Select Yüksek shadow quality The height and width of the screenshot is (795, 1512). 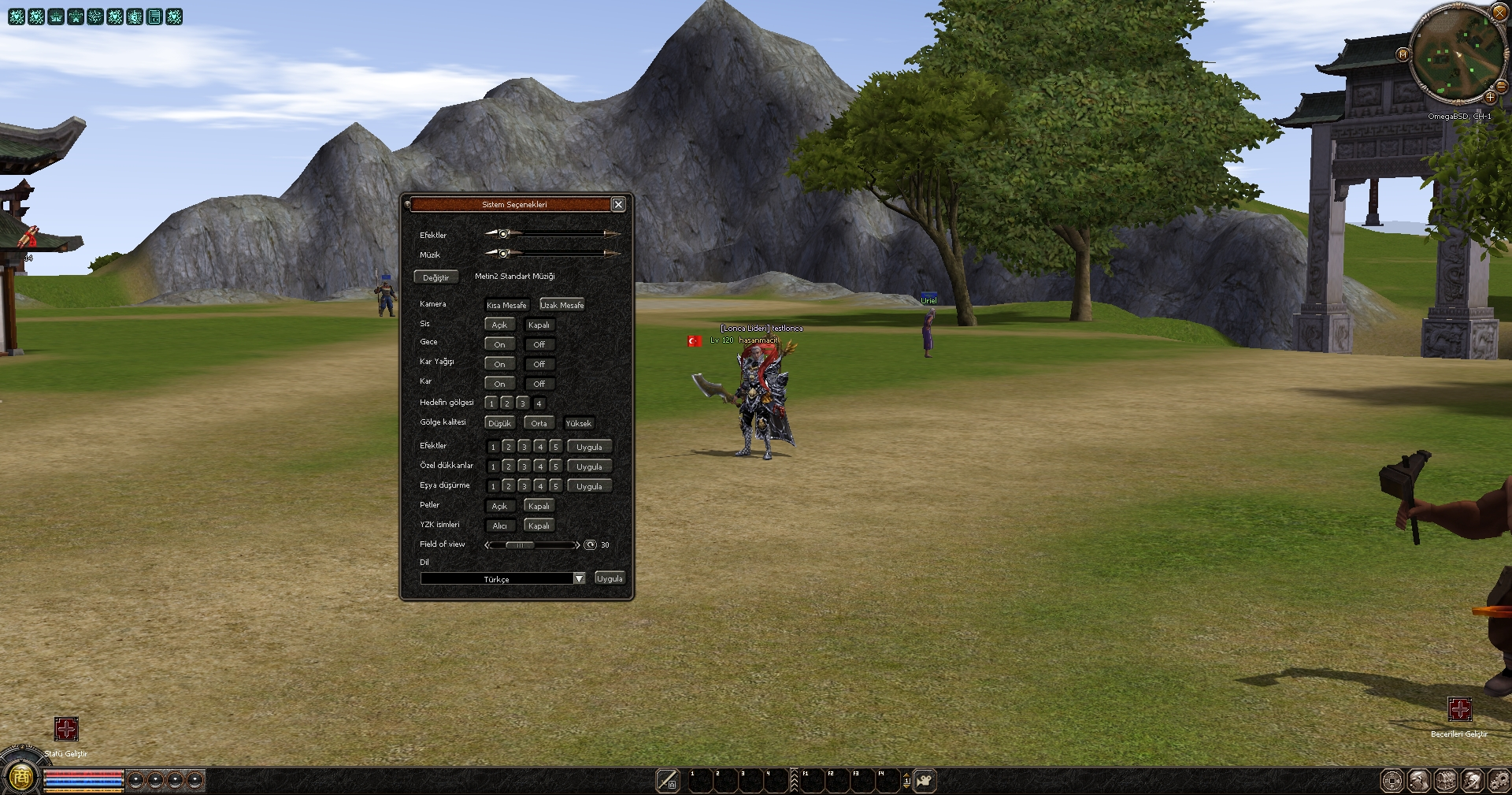click(578, 423)
